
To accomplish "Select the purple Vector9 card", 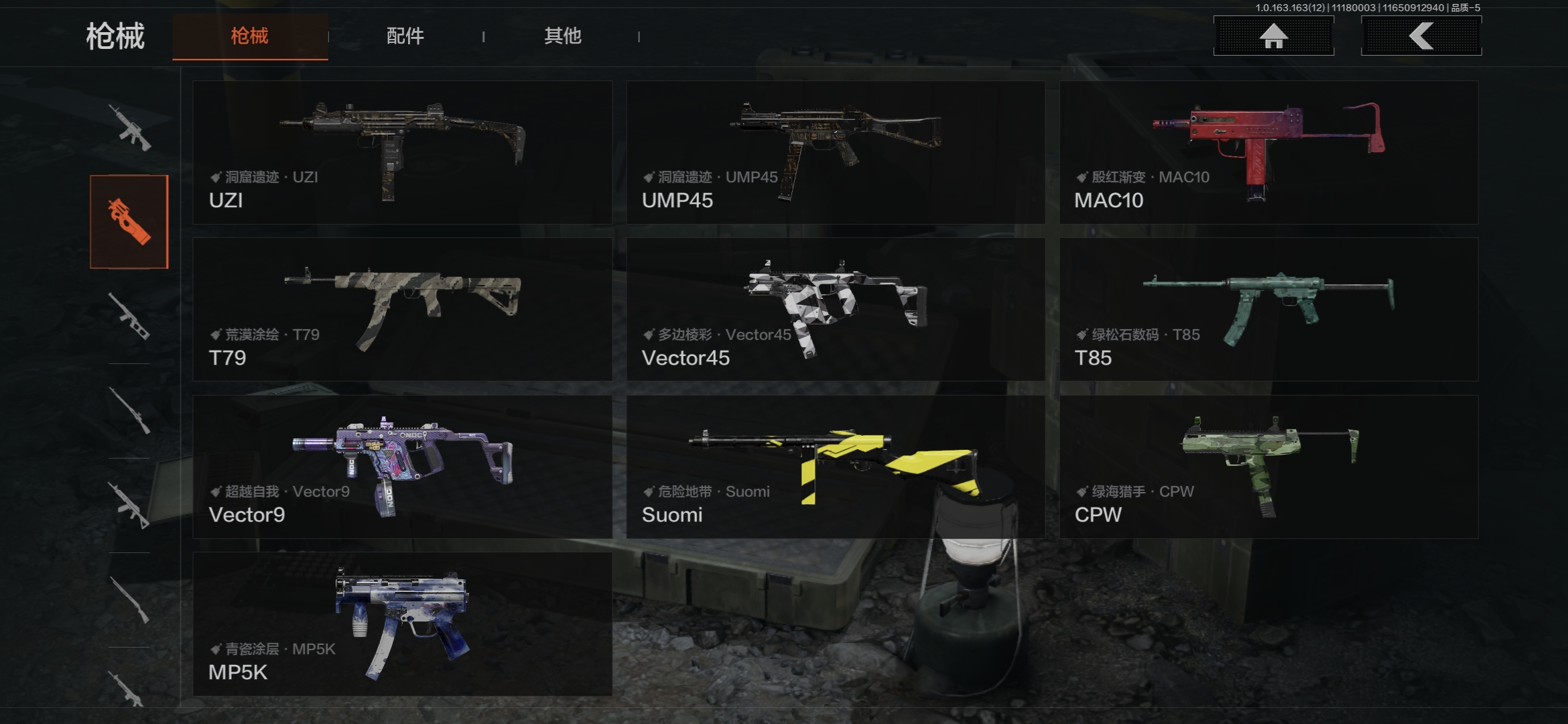I will [x=402, y=467].
